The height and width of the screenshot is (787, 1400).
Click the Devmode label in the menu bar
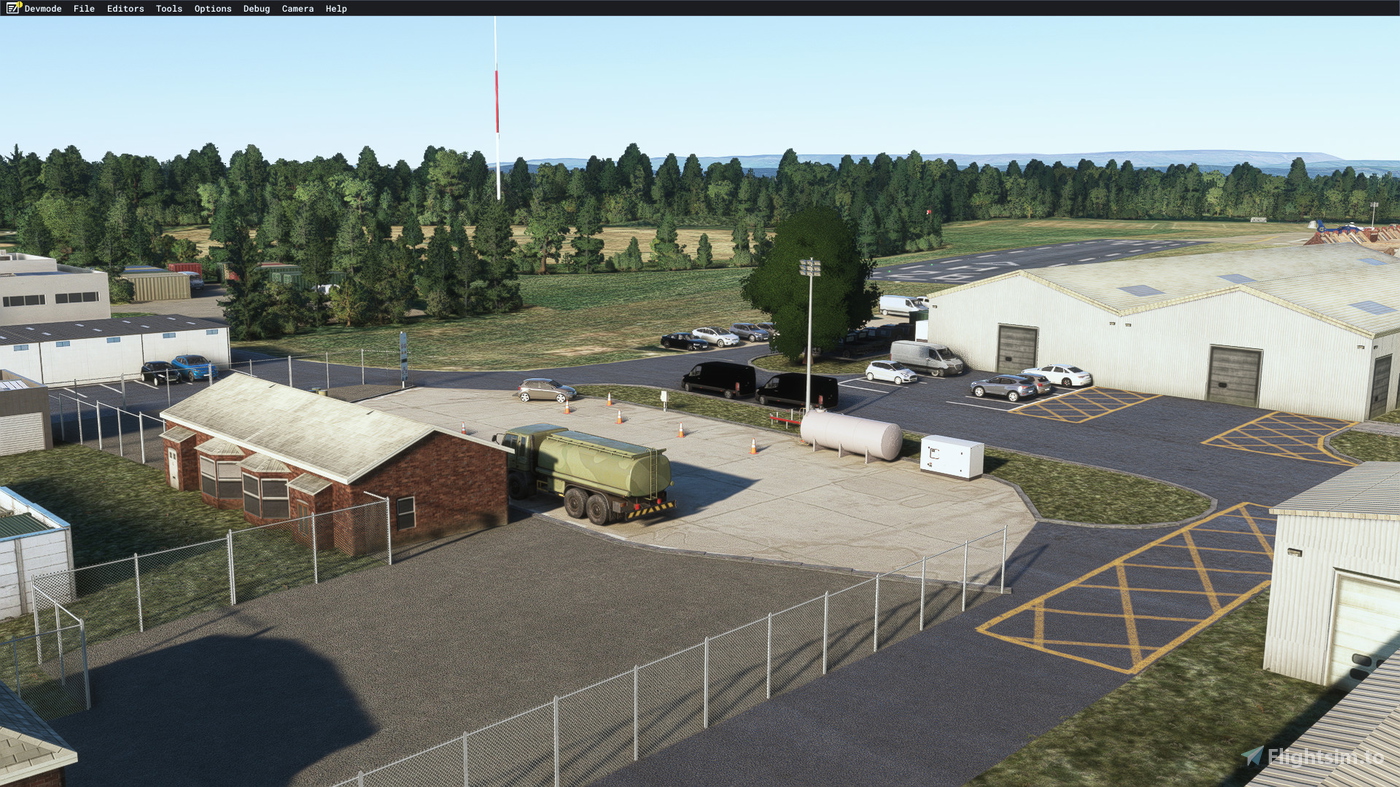coord(42,7)
